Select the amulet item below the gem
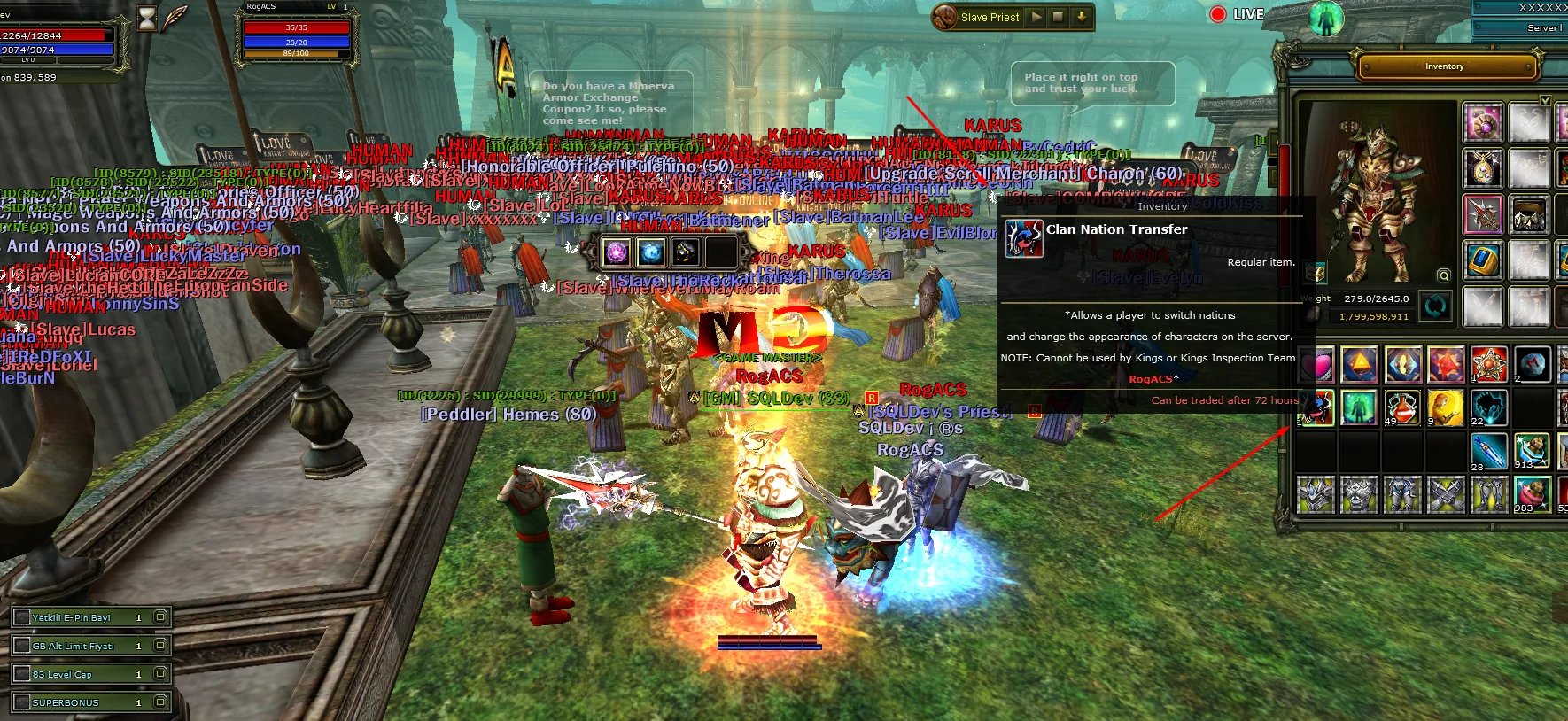The width and height of the screenshot is (1568, 721). click(x=1483, y=168)
